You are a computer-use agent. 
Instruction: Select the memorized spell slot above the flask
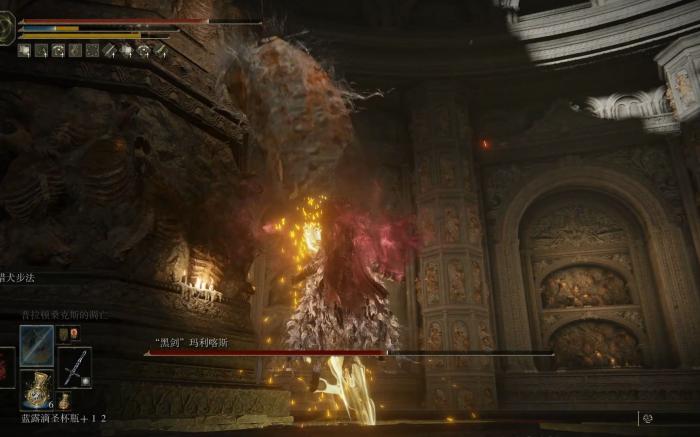click(37, 345)
